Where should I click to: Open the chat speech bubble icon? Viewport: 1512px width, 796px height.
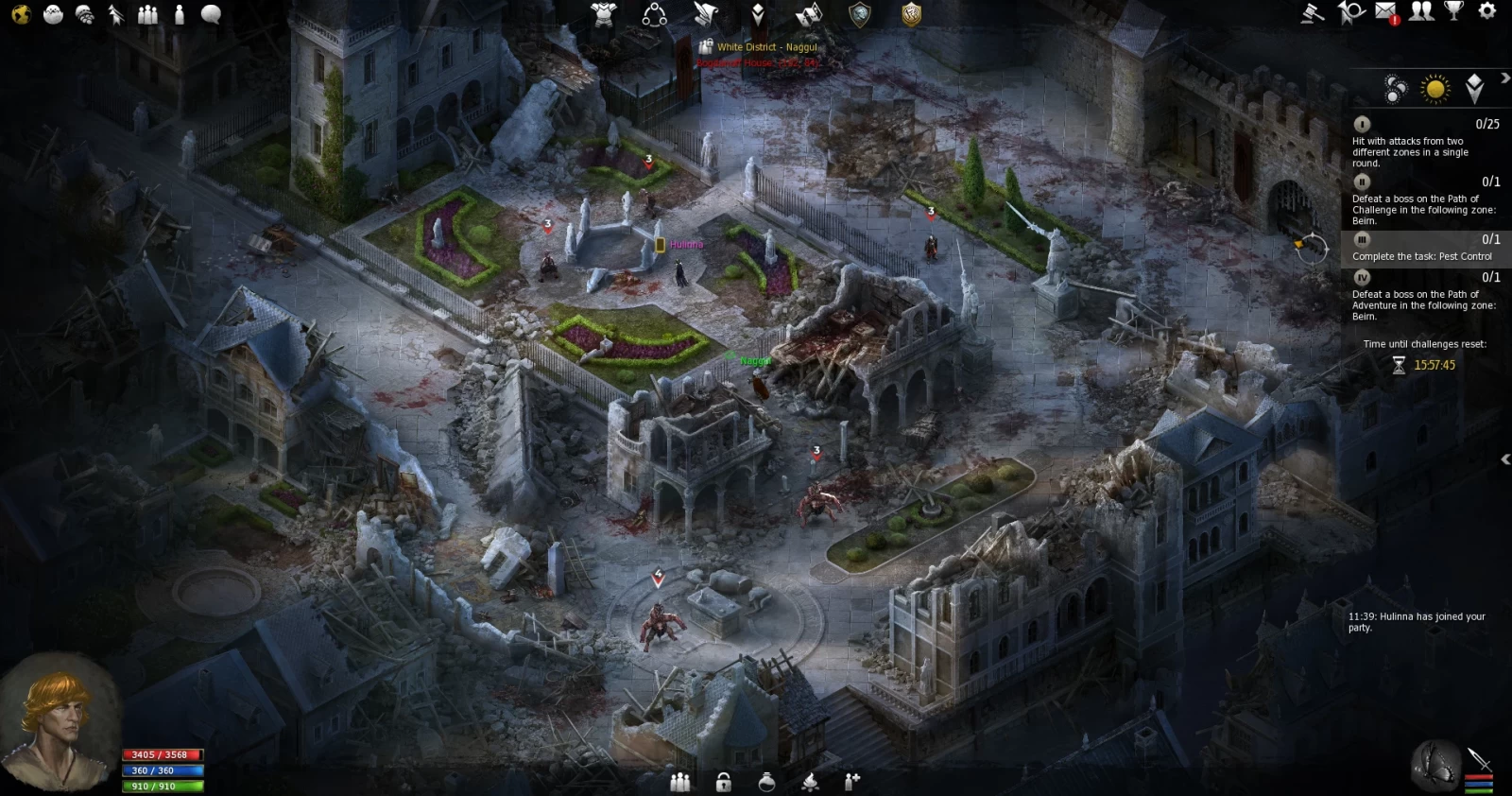tap(211, 14)
